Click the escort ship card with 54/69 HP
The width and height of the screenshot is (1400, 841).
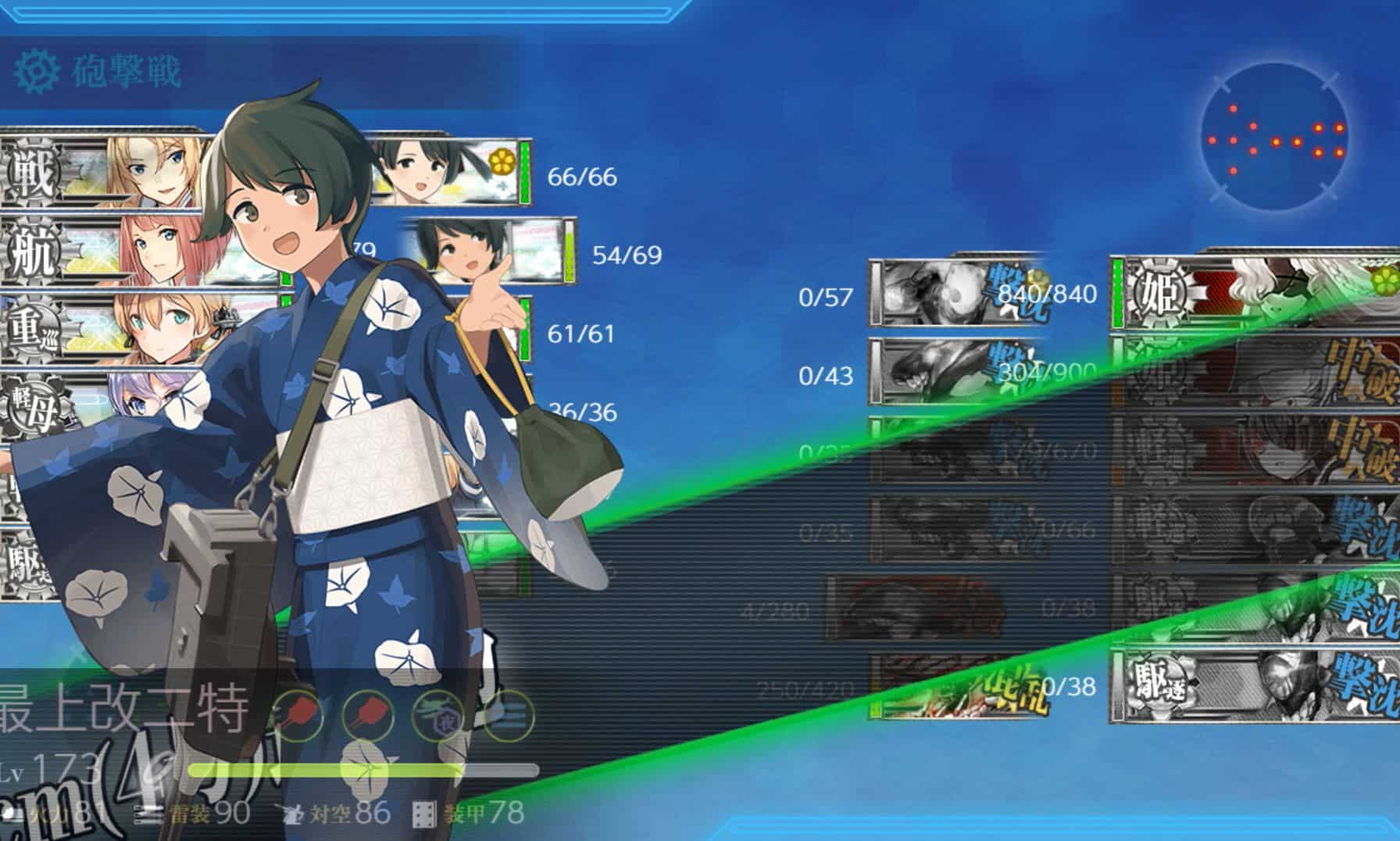(x=492, y=252)
